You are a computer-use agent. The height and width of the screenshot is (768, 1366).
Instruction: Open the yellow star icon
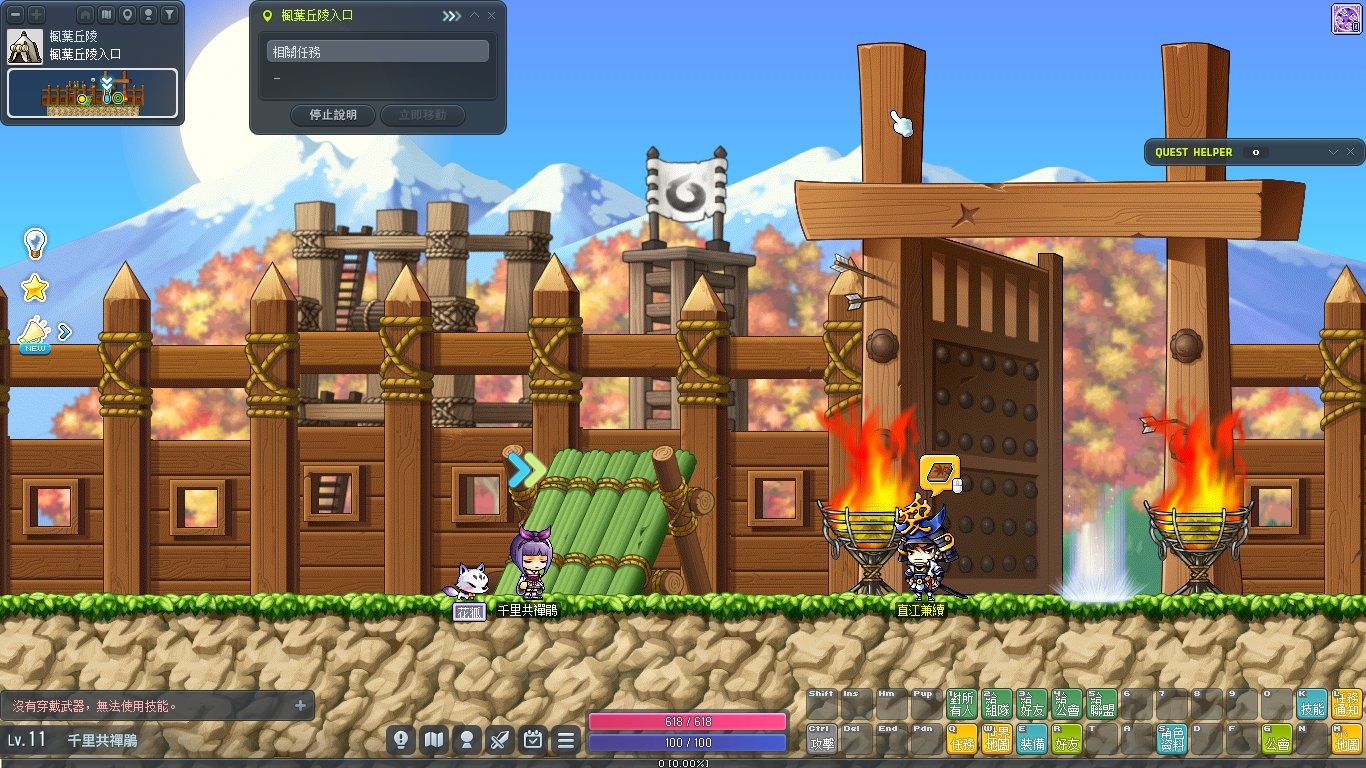click(35, 289)
